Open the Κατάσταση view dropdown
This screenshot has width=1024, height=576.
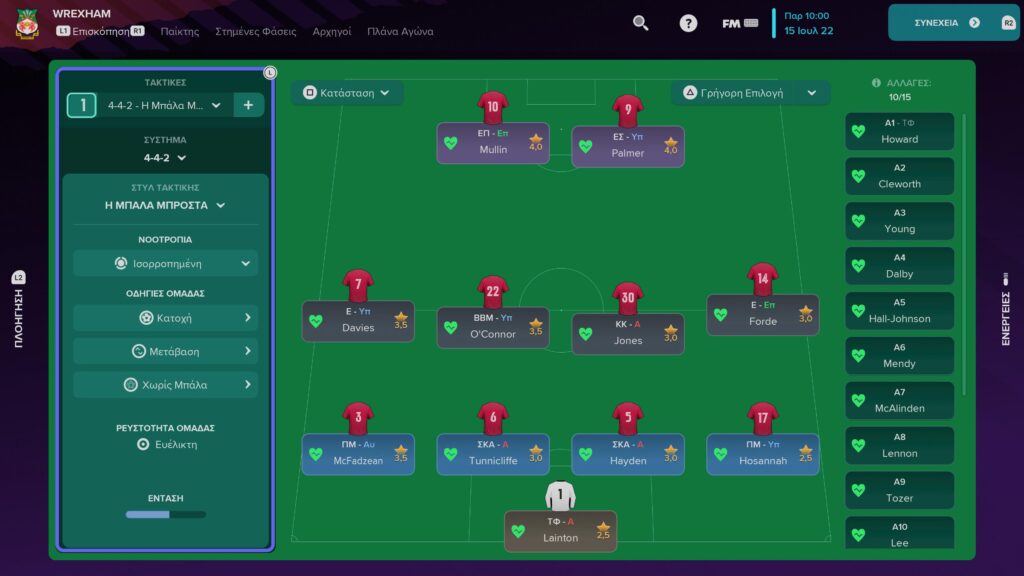347,93
